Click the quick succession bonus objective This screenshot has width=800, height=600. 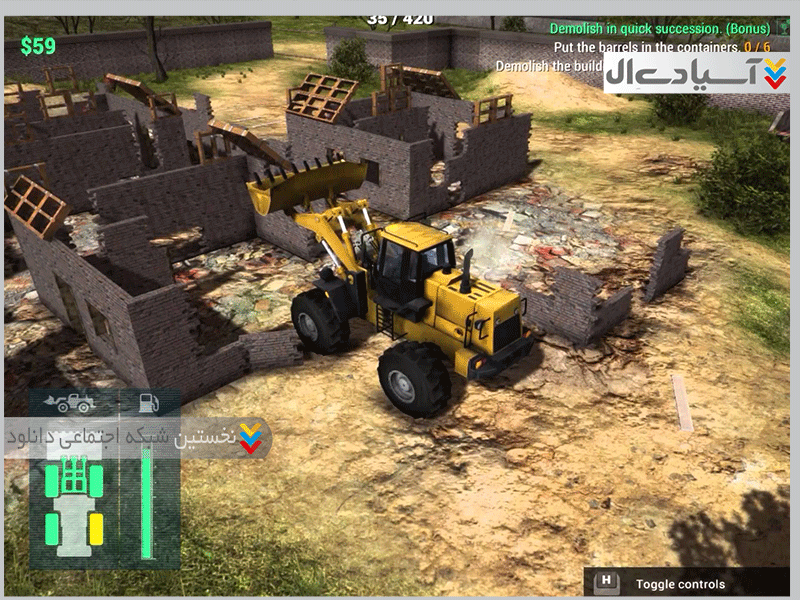click(x=660, y=29)
